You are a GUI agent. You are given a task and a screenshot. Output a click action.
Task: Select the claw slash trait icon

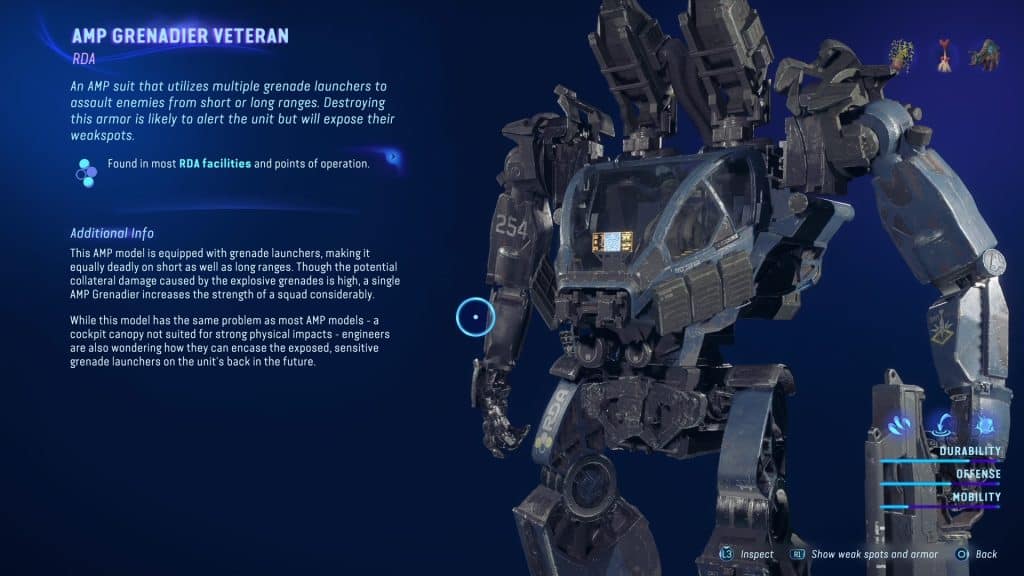pyautogui.click(x=899, y=426)
